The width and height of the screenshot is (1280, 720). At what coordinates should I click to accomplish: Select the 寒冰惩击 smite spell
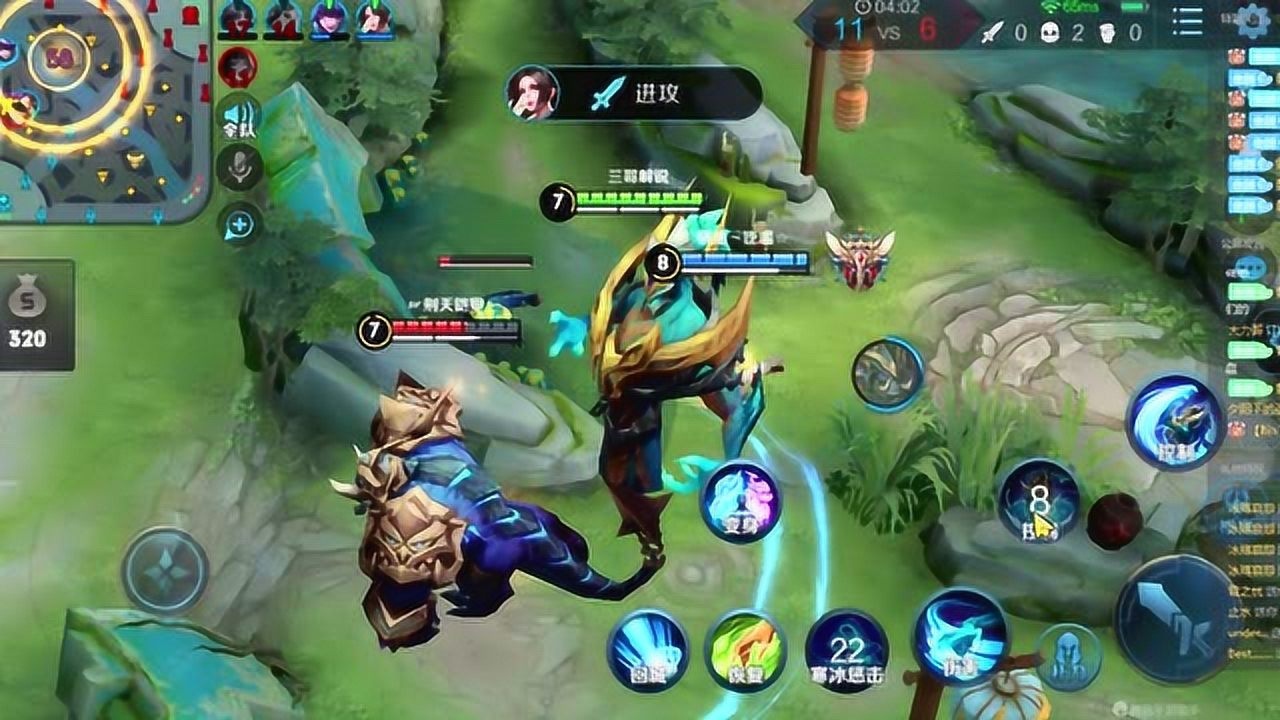point(847,650)
